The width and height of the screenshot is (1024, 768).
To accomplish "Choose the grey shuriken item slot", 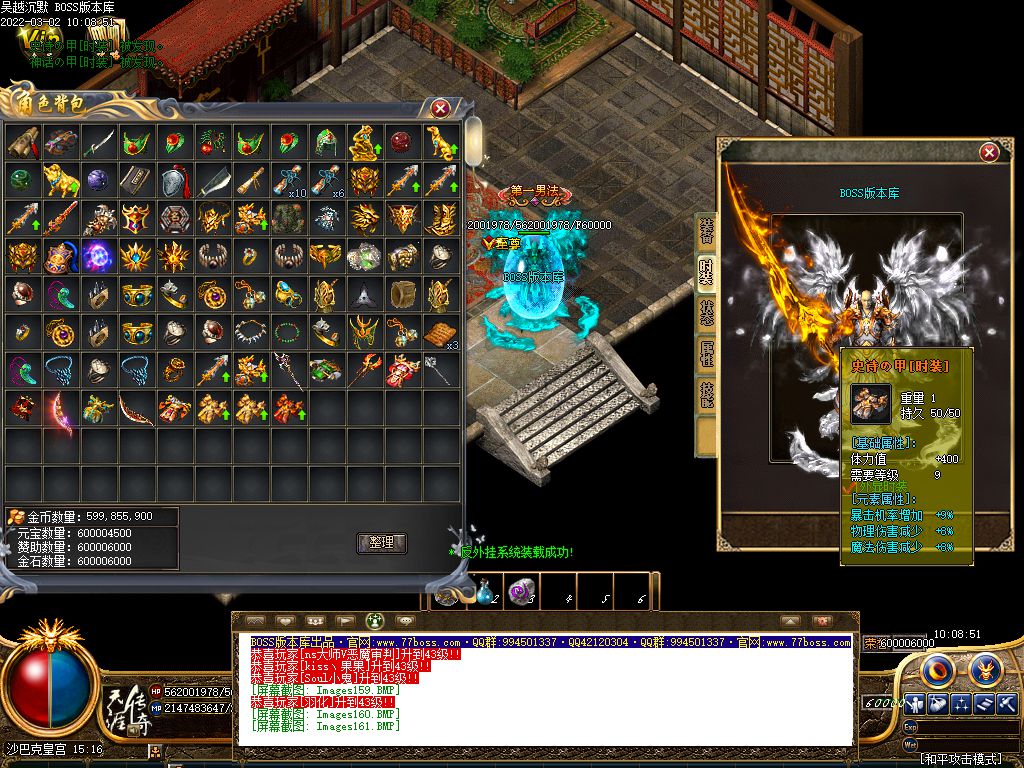I will [365, 294].
